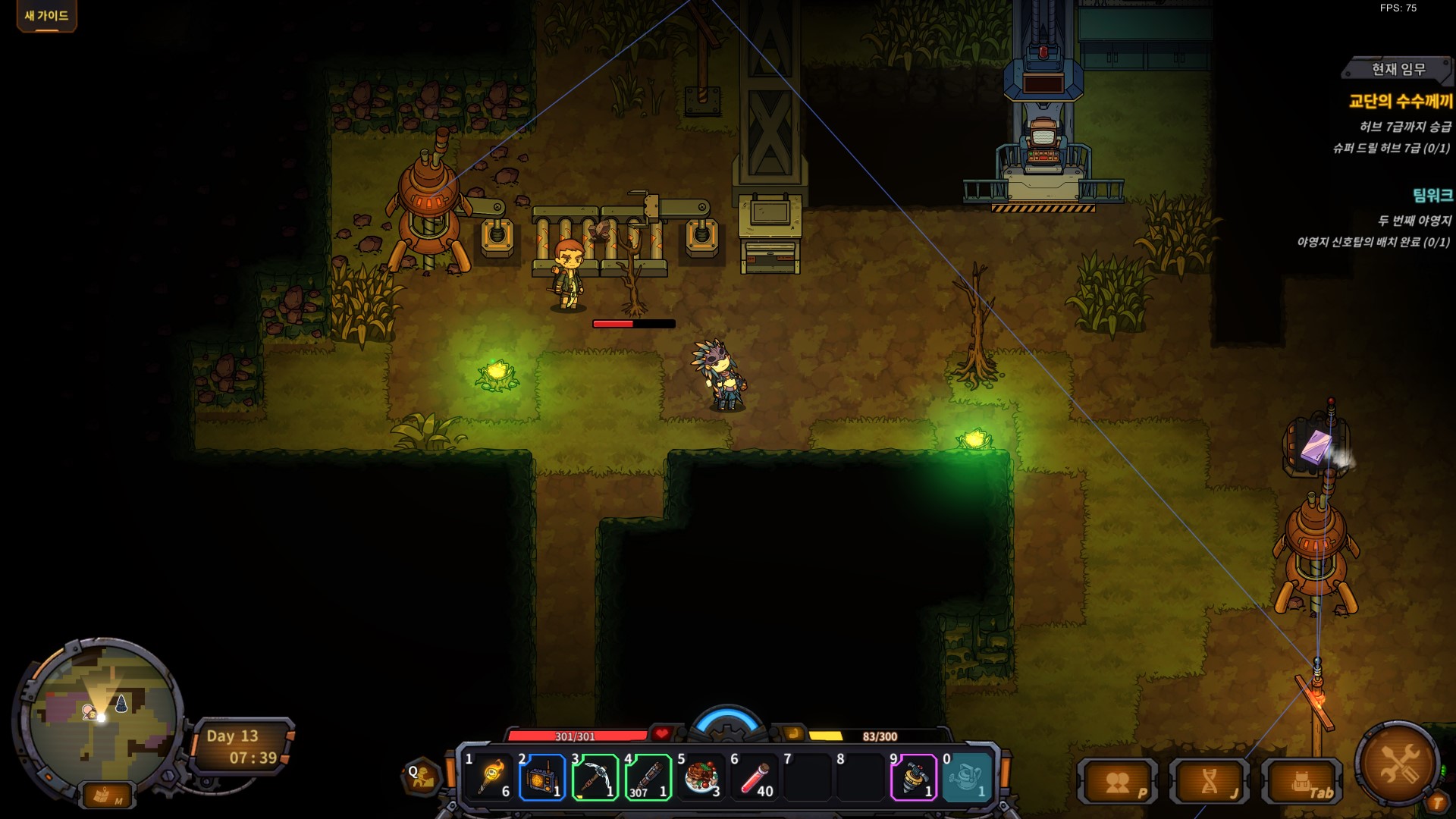This screenshot has height=819, width=1456.
Task: Open the 새 가이드 (new guide) button
Action: 46,16
